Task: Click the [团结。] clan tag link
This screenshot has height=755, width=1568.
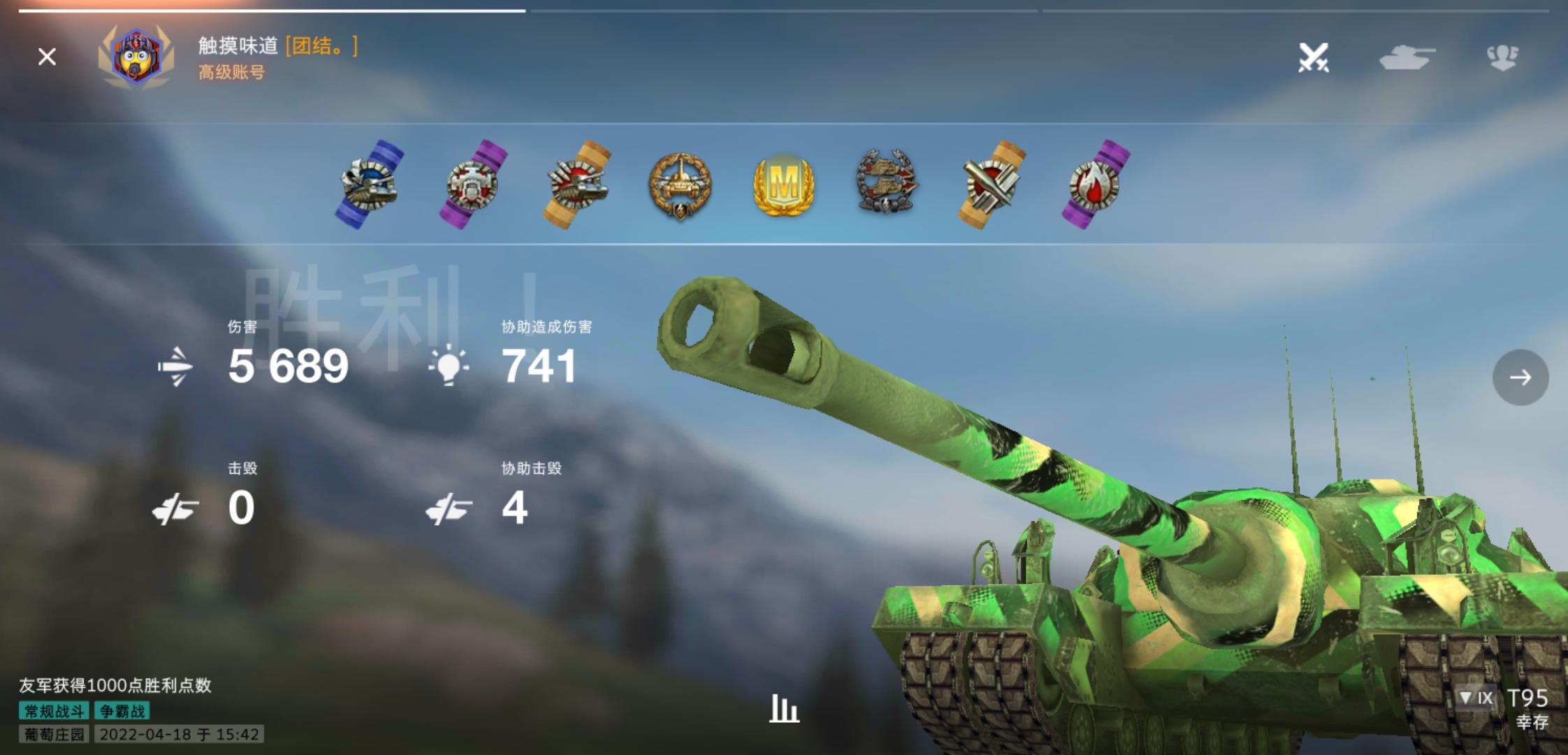Action: pyautogui.click(x=321, y=48)
